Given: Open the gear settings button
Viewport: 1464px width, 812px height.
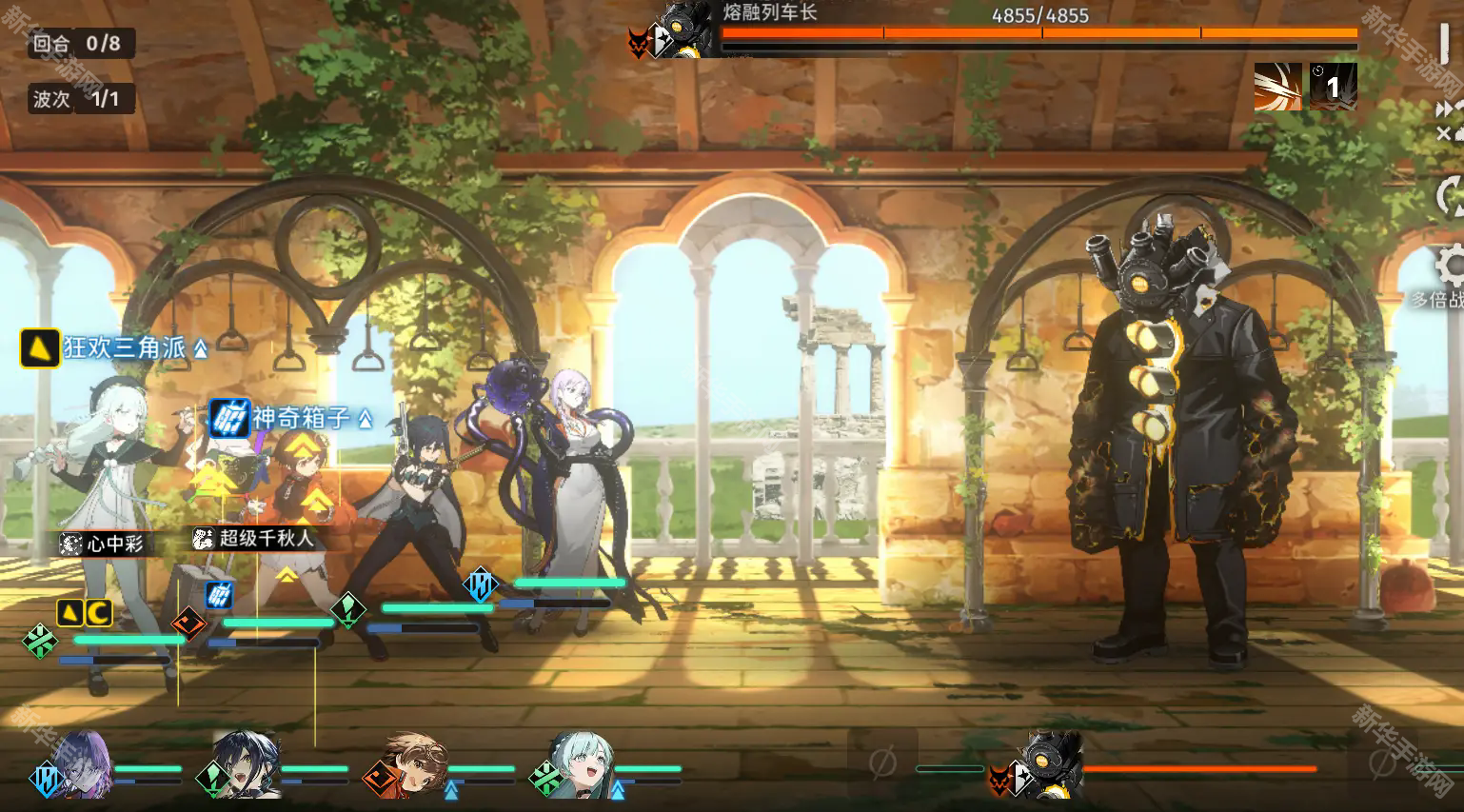Looking at the screenshot, I should (1449, 265).
